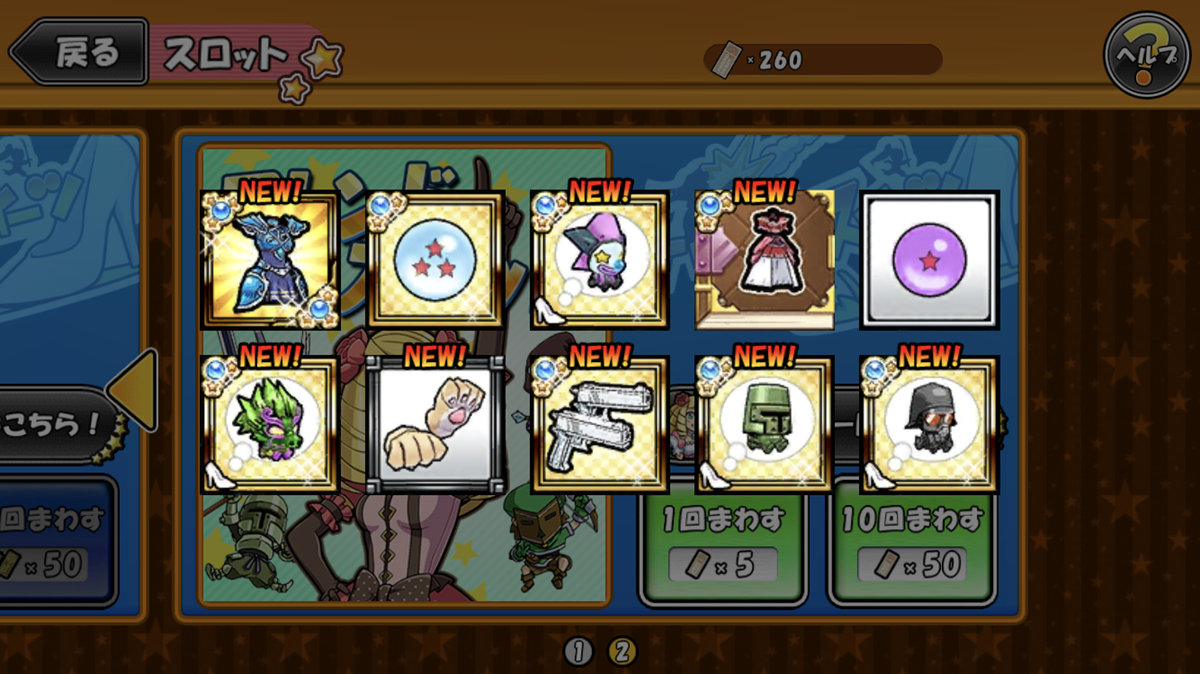Select the punching fists prize tile
The image size is (1200, 674).
click(x=435, y=425)
